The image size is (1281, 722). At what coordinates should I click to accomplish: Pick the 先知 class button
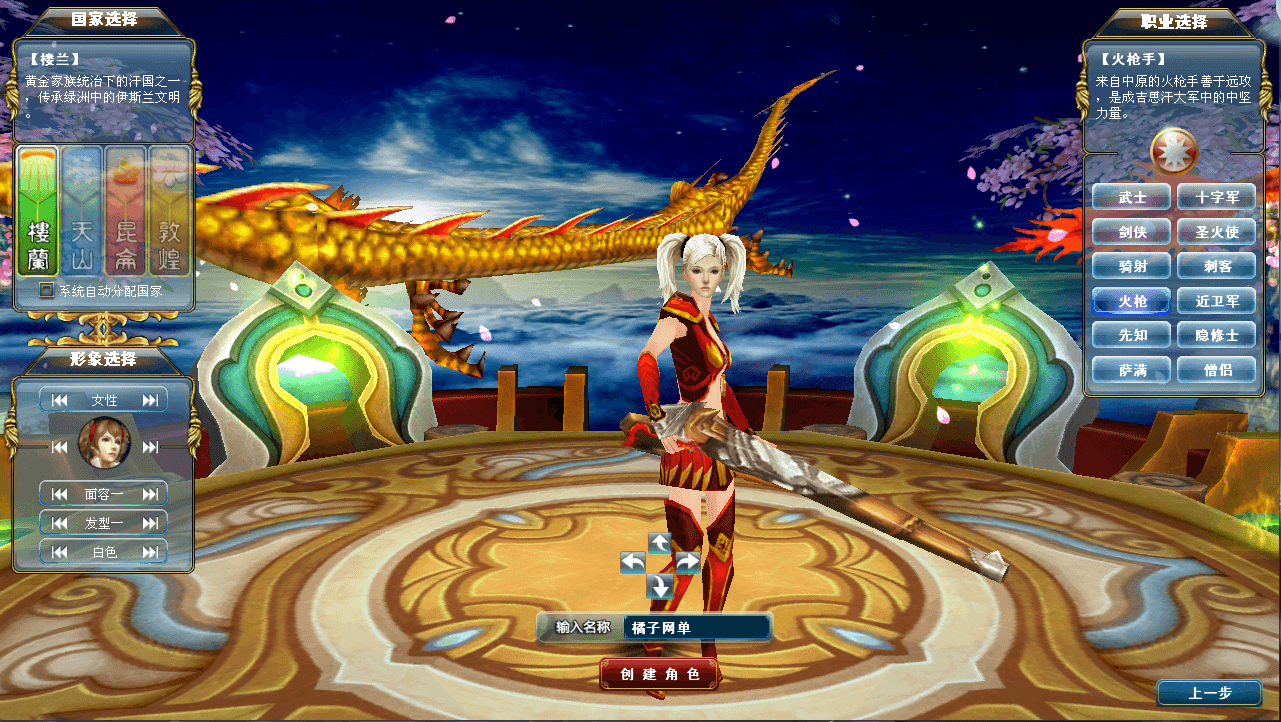(1132, 335)
